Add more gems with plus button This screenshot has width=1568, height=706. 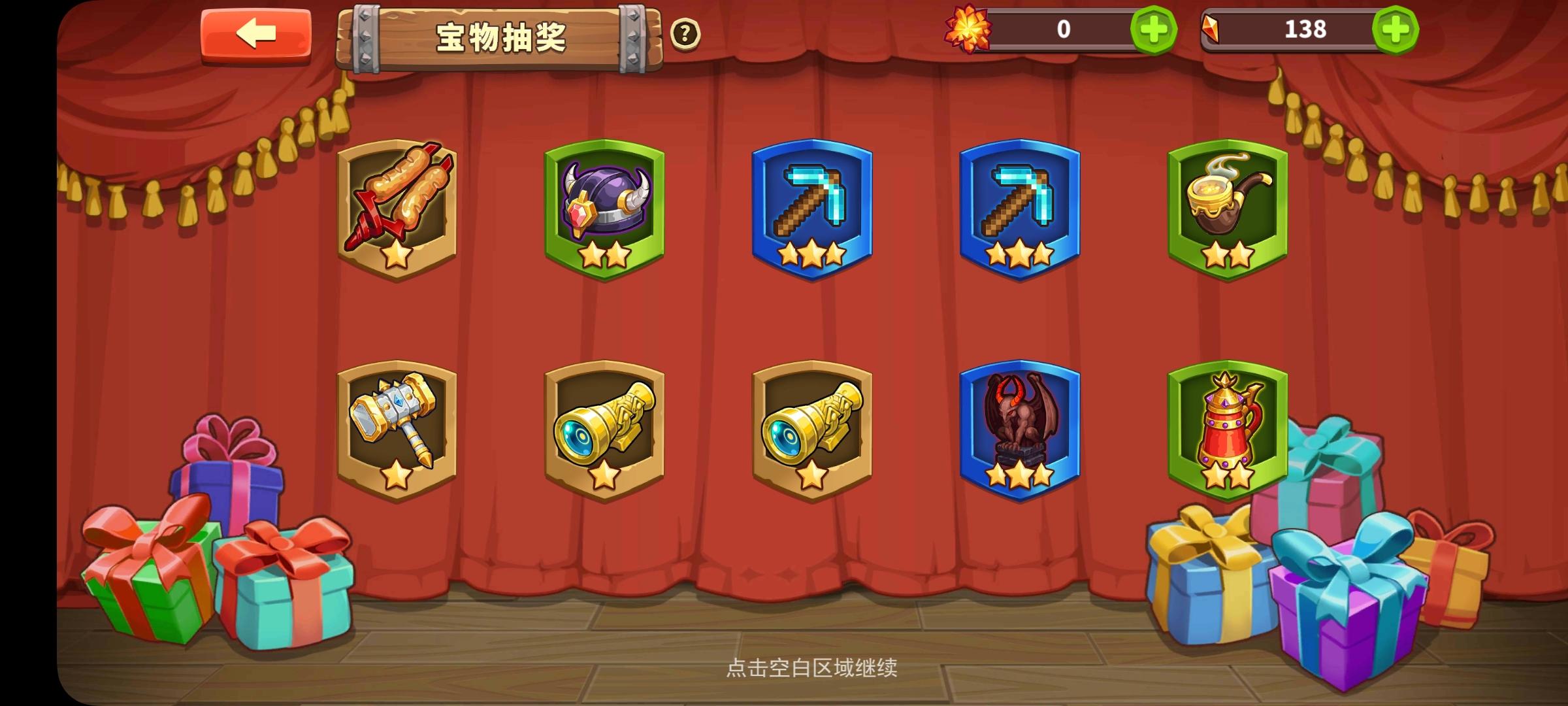click(x=1392, y=29)
